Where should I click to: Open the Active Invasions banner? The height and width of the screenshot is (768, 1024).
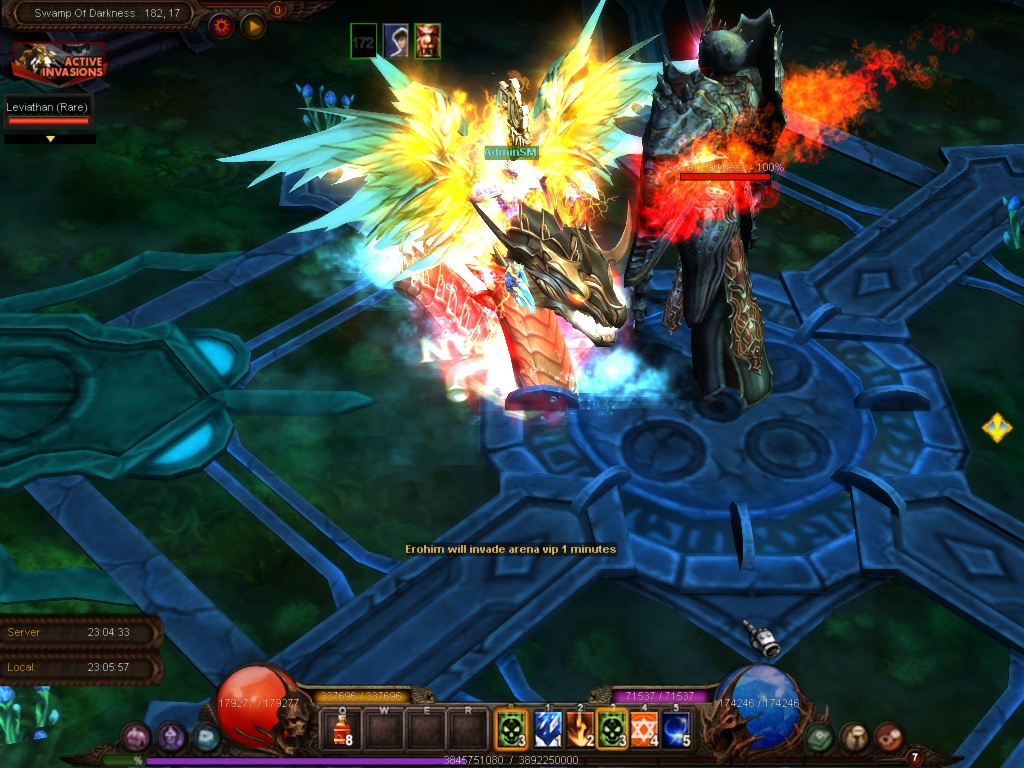coord(59,62)
